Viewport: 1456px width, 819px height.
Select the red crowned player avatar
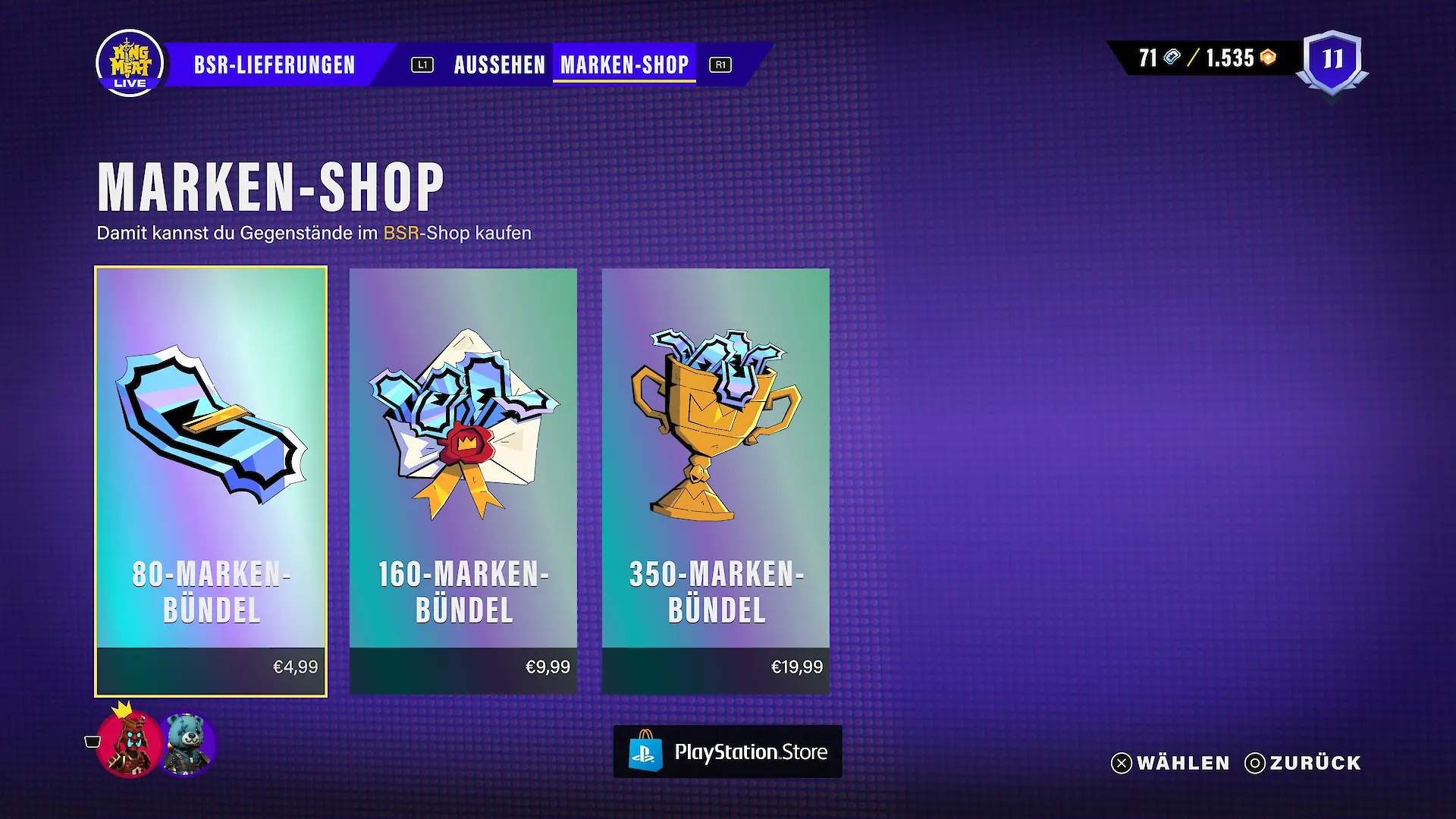click(129, 745)
